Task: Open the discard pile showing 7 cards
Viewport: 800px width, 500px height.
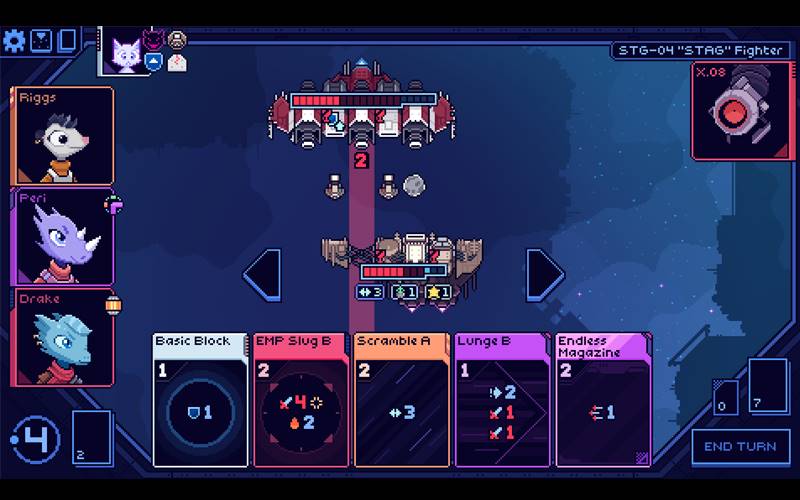Action: click(x=769, y=385)
